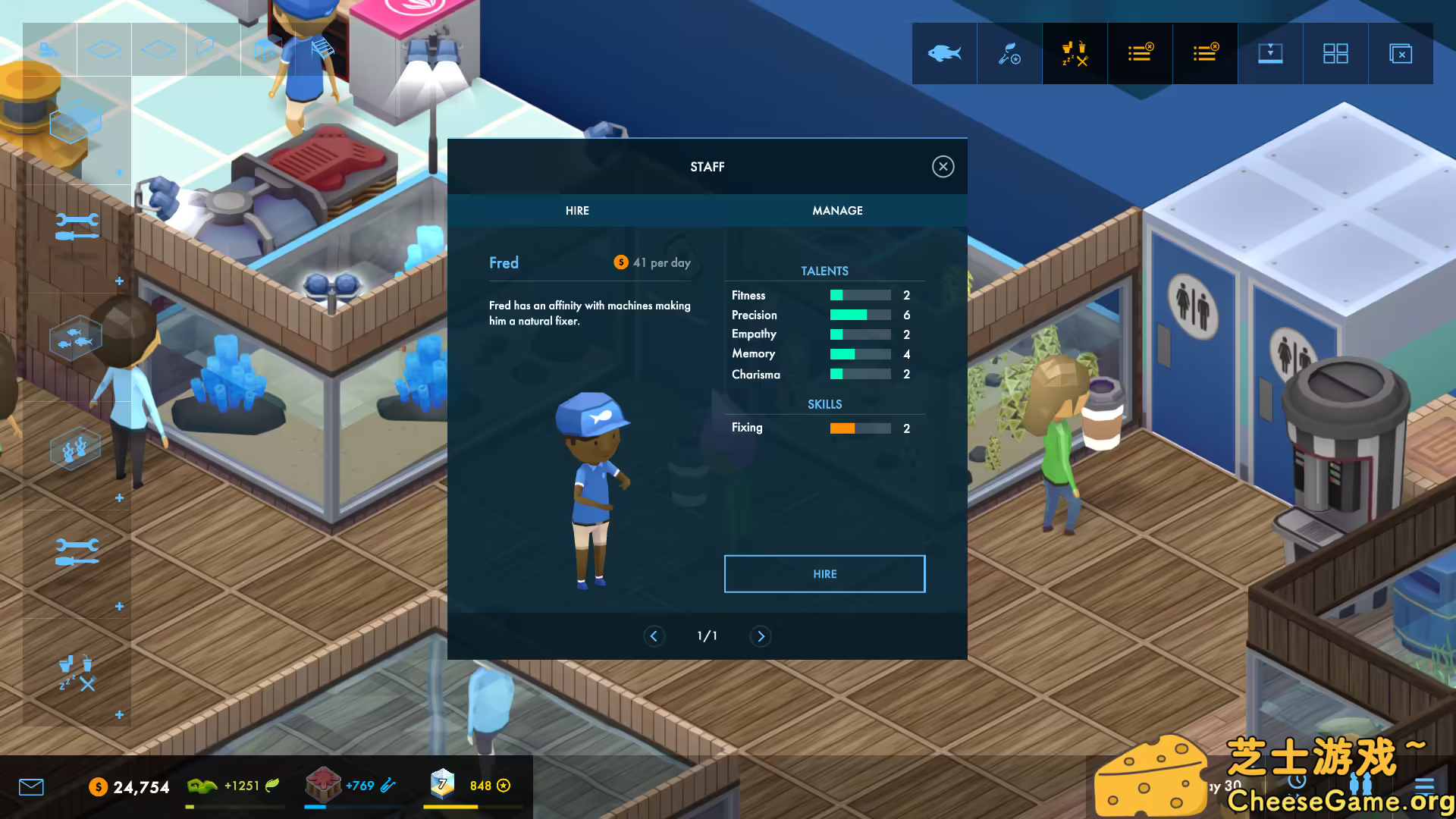Expand the plus below the coral decoration section
Image resolution: width=1456 pixels, height=819 pixels.
coord(119,498)
